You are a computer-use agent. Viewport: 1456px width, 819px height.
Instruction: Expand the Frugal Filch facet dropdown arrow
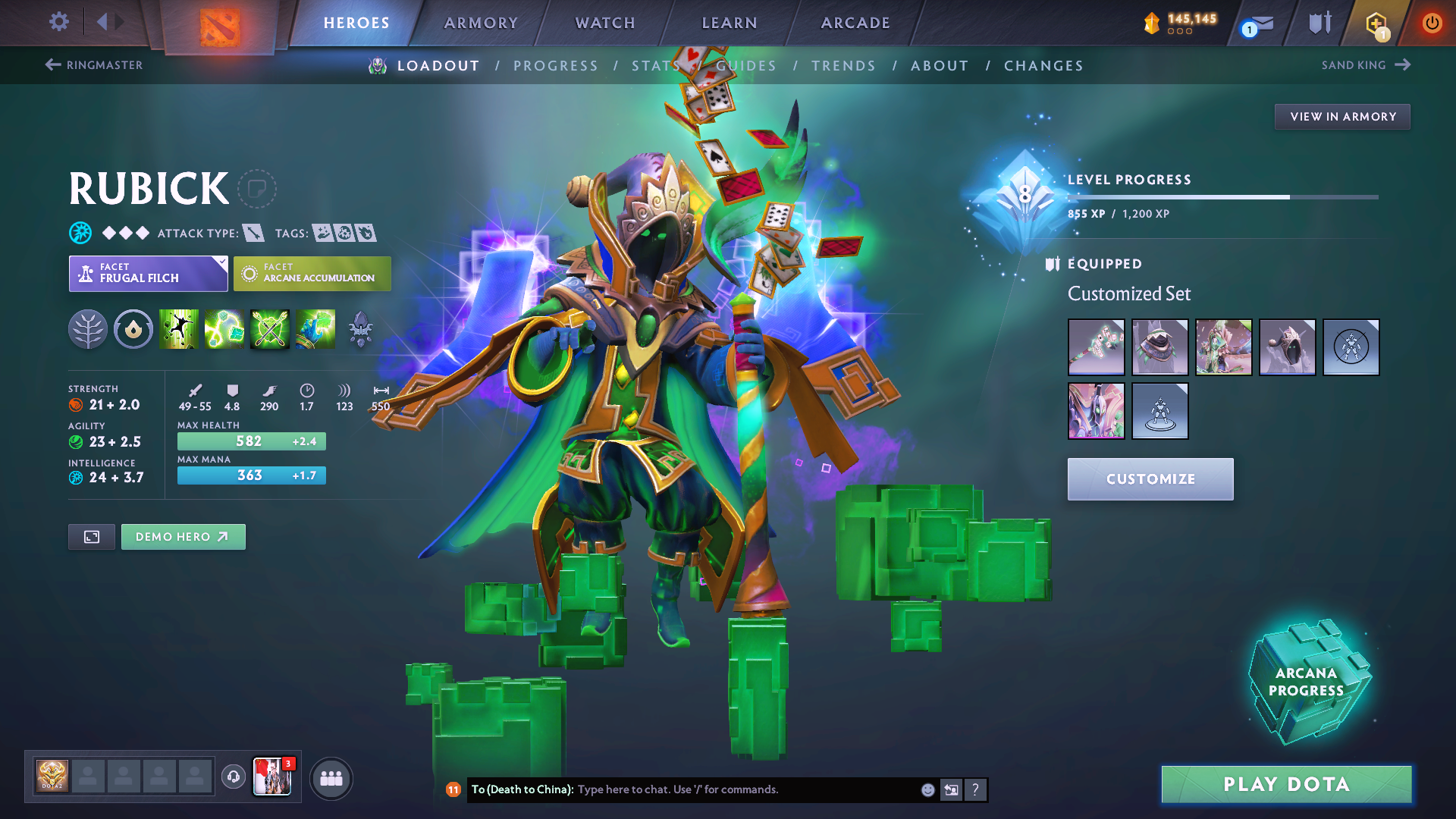pyautogui.click(x=221, y=264)
